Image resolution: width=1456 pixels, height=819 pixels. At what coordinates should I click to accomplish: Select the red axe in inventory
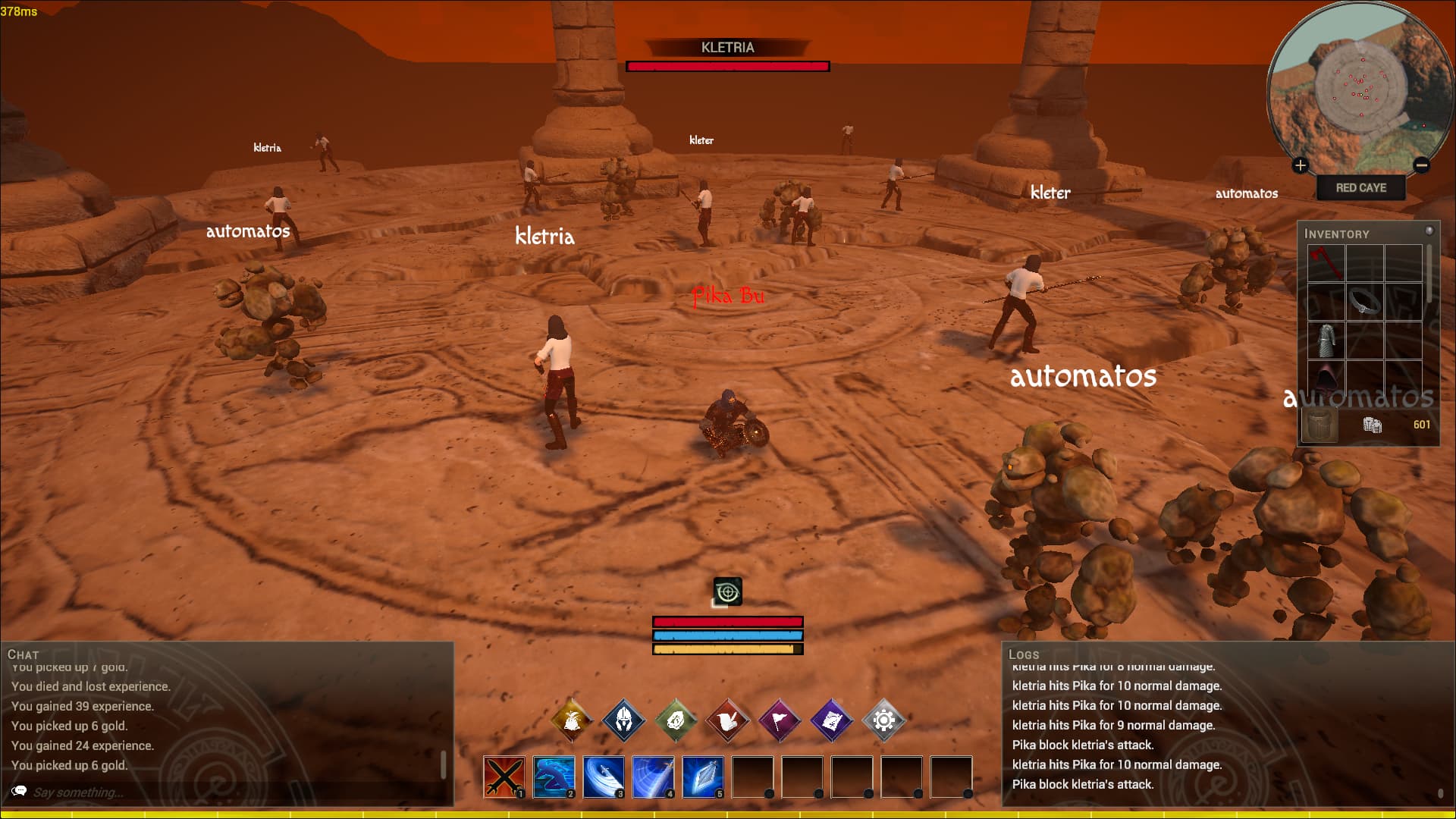coord(1326,263)
